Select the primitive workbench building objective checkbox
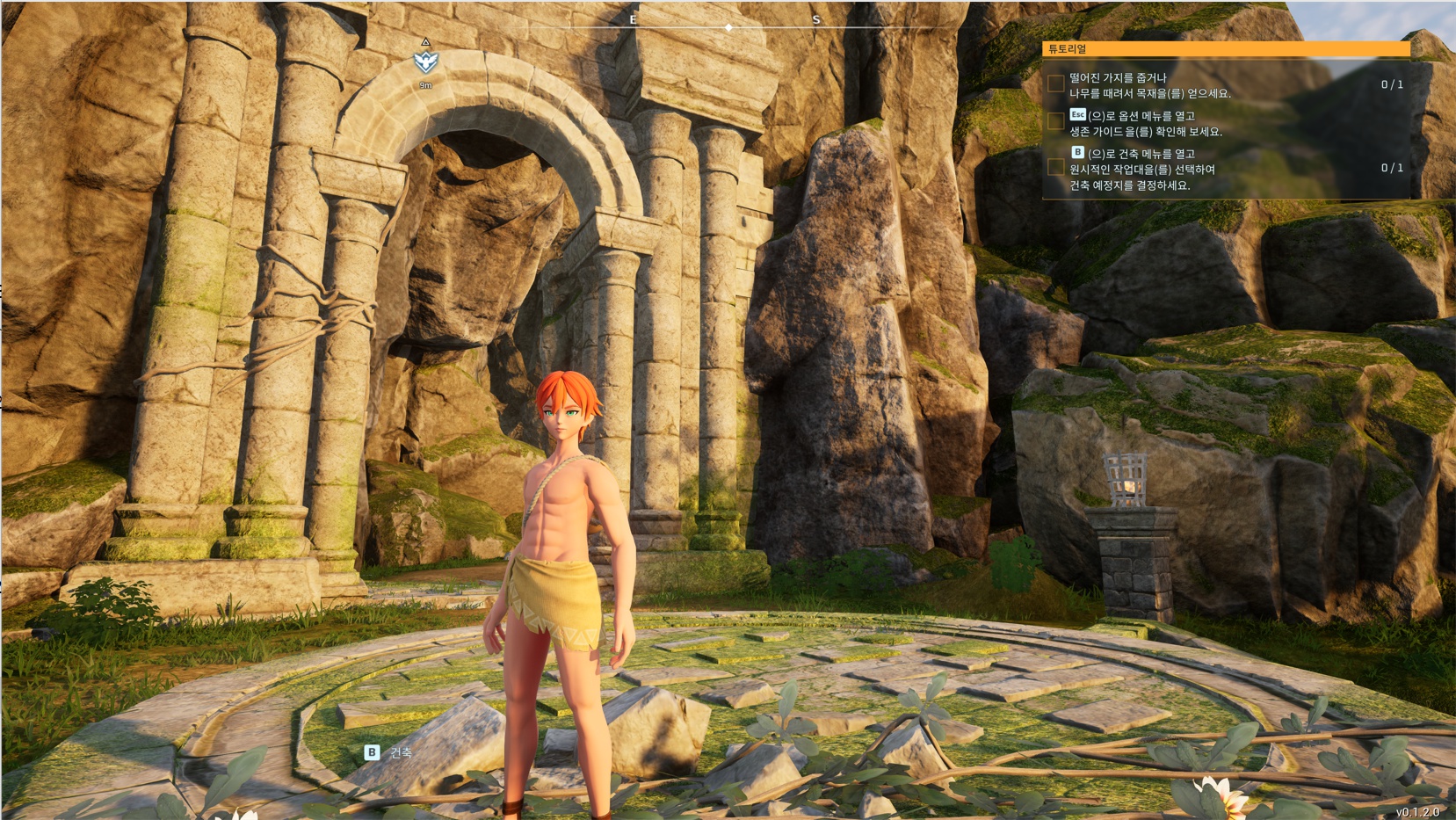The width and height of the screenshot is (1456, 820). tap(1056, 167)
